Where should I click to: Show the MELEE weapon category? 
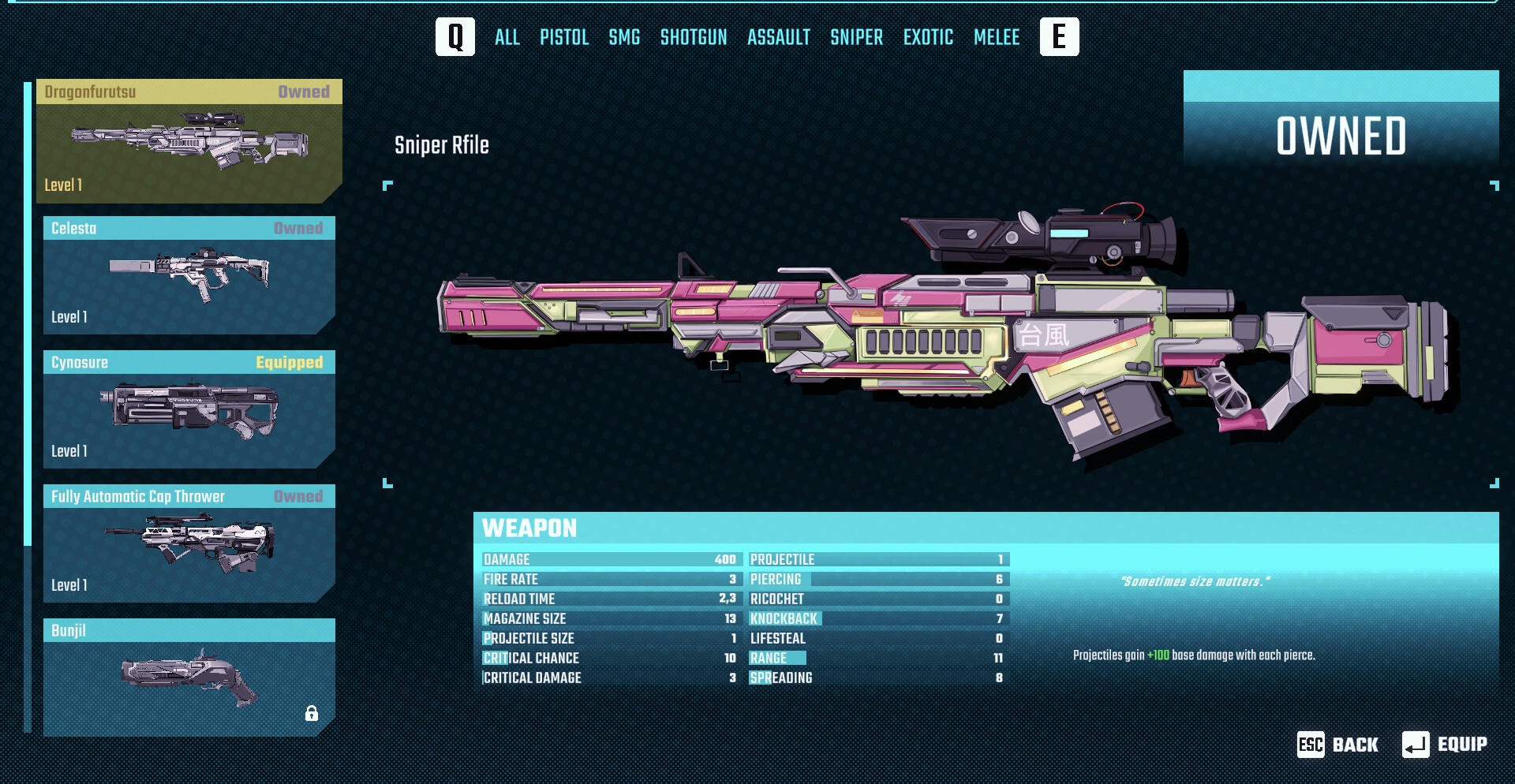pyautogui.click(x=997, y=37)
